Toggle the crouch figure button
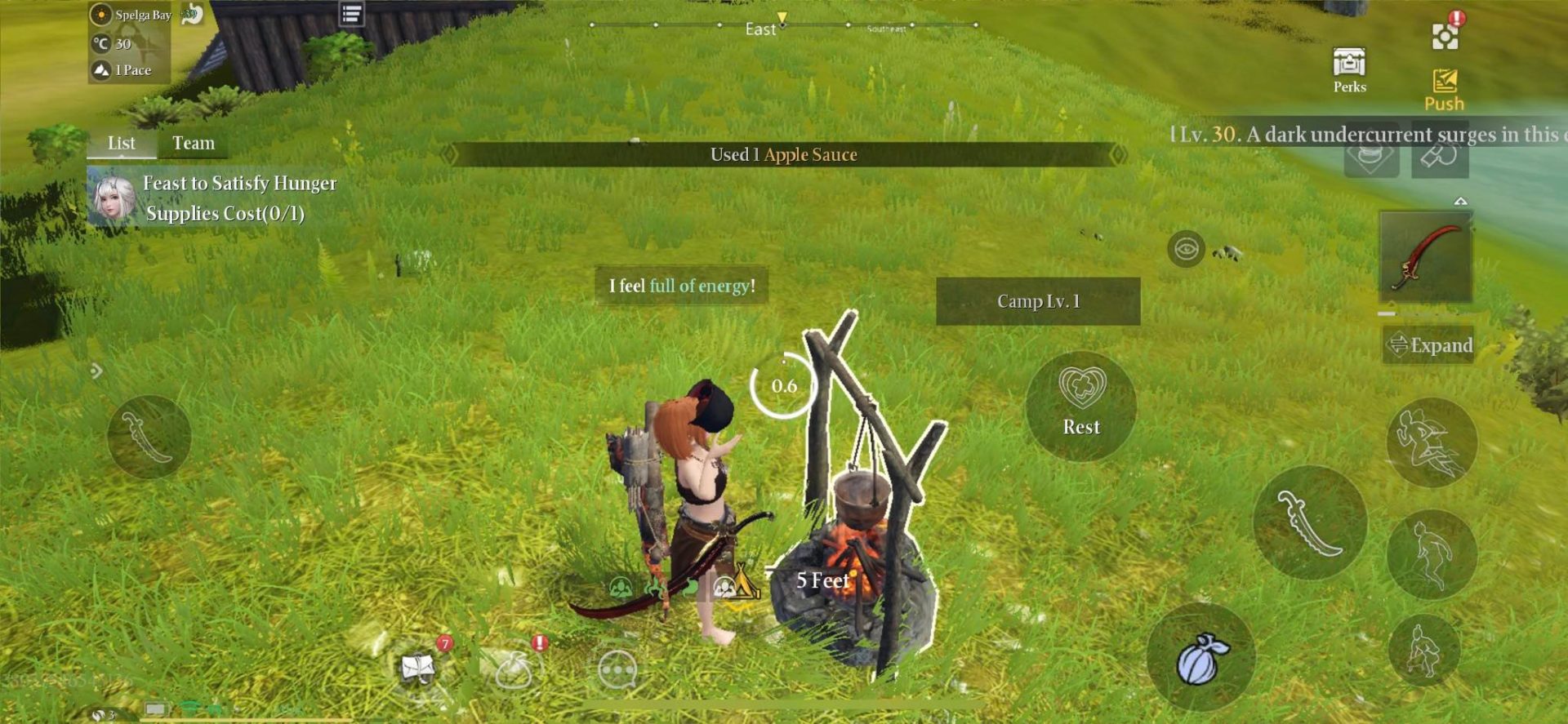The image size is (1568, 724). pos(1423,651)
